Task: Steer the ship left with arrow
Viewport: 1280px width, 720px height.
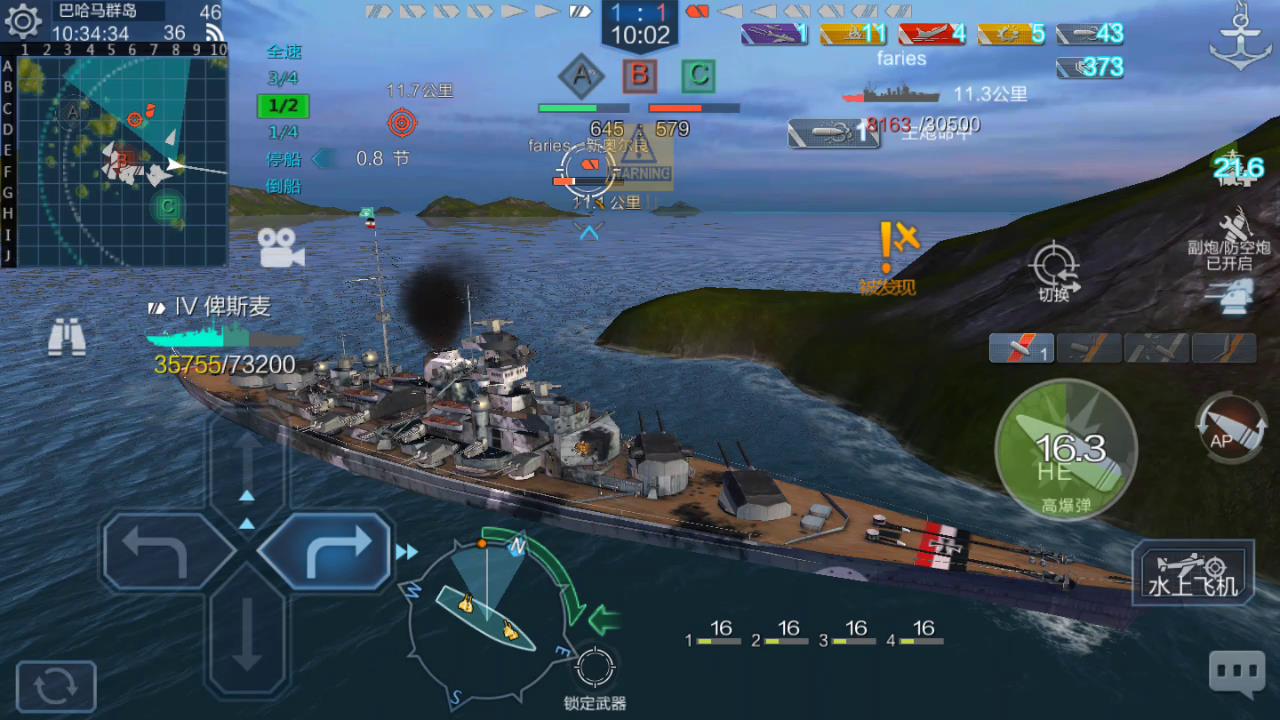Action: (x=158, y=551)
